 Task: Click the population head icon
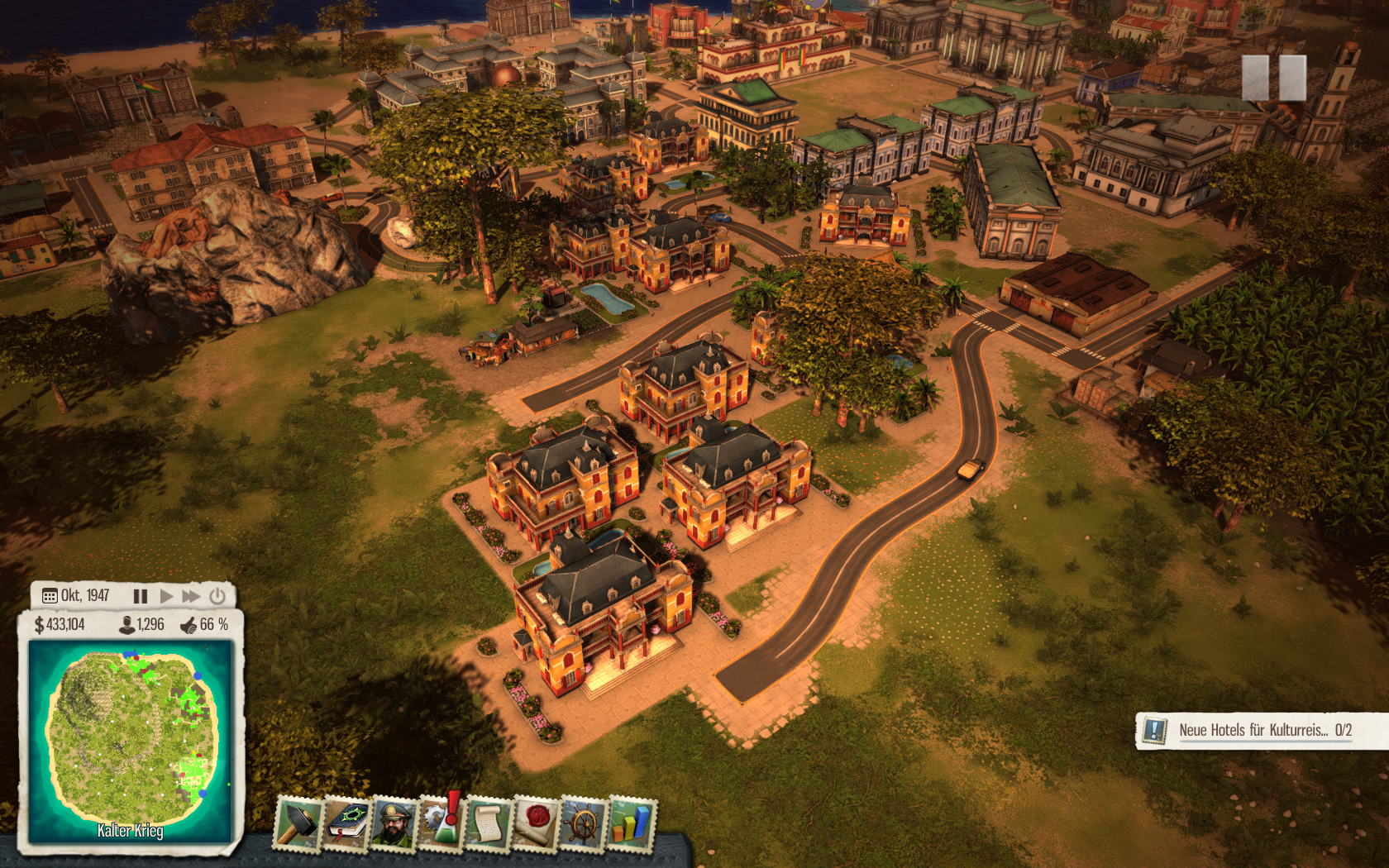127,625
